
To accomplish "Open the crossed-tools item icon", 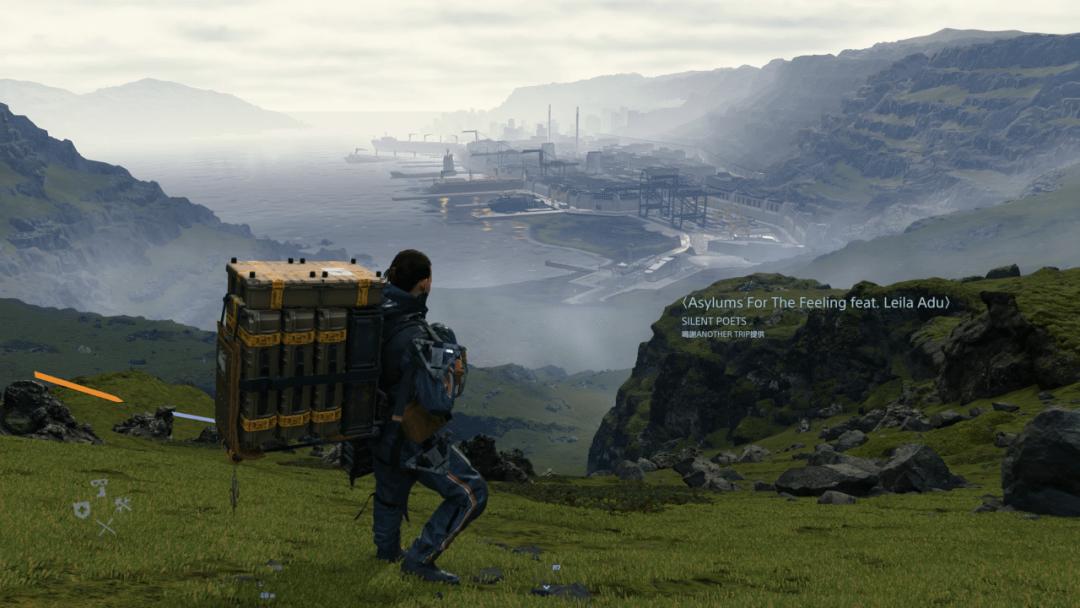I will 122,505.
